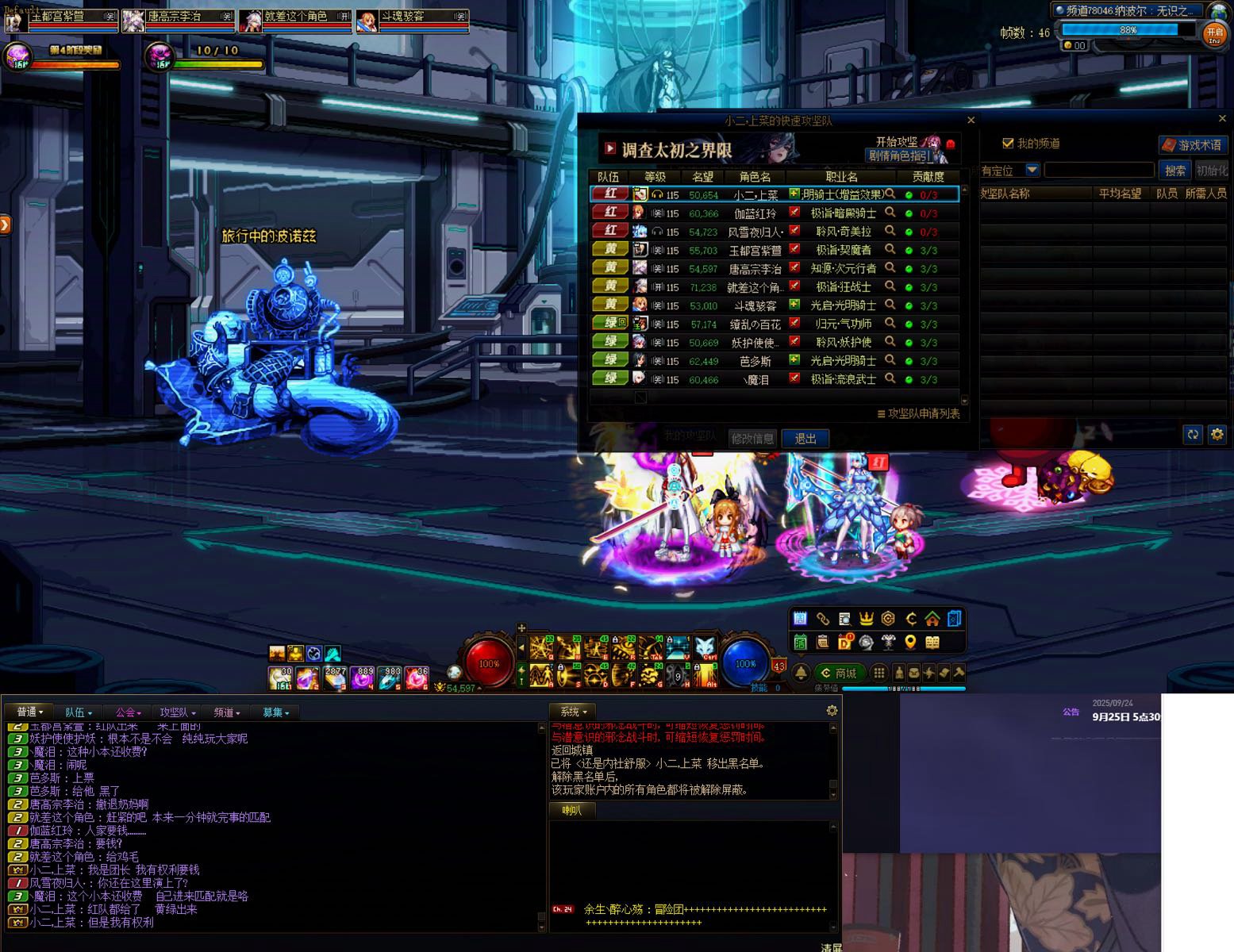Open the 攻坚队申请列表 application list
The width and height of the screenshot is (1234, 952).
(x=918, y=414)
